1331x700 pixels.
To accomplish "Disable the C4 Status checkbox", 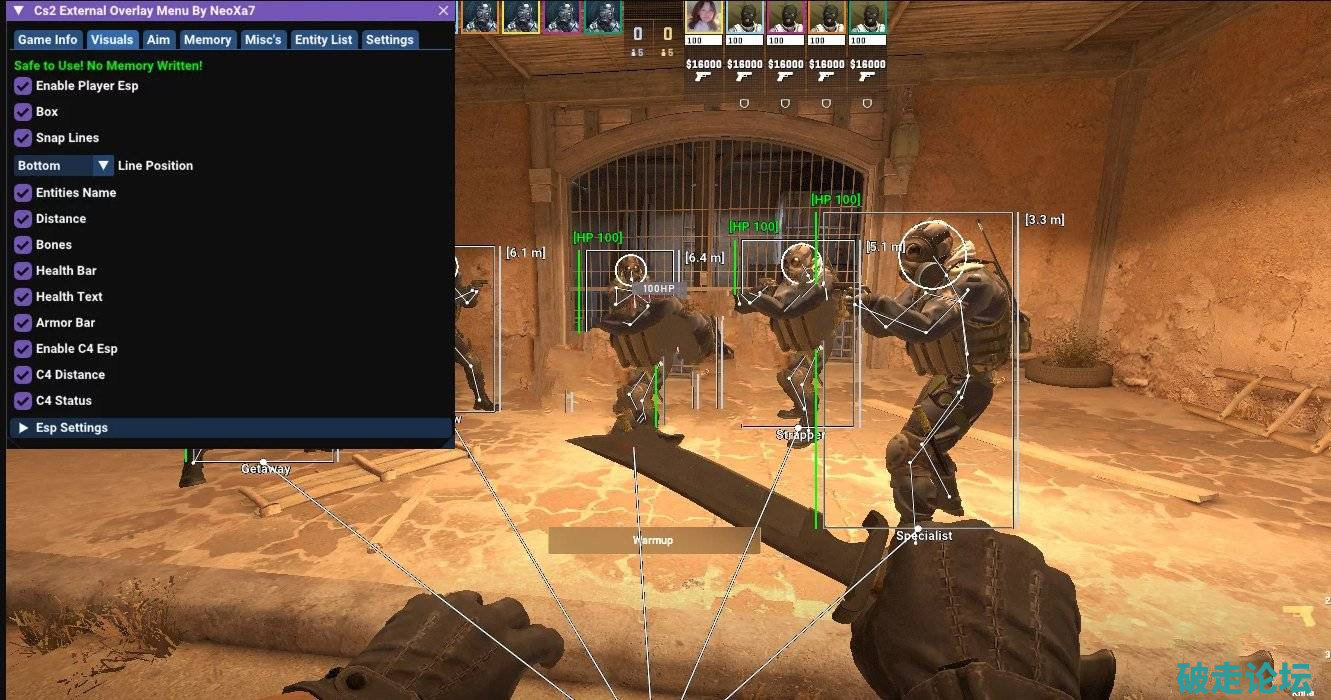I will click(23, 401).
